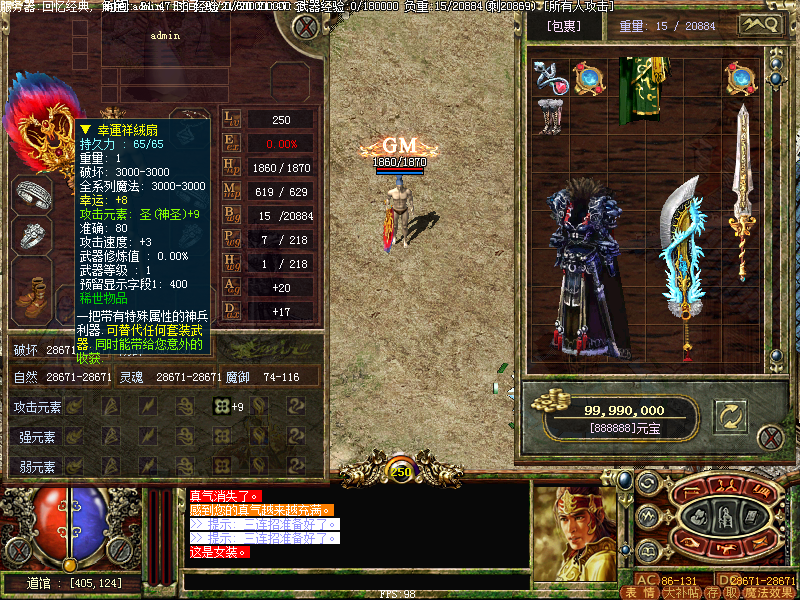The width and height of the screenshot is (800, 600).
Task: Select the equipped brown boots slot
Action: tap(32, 290)
